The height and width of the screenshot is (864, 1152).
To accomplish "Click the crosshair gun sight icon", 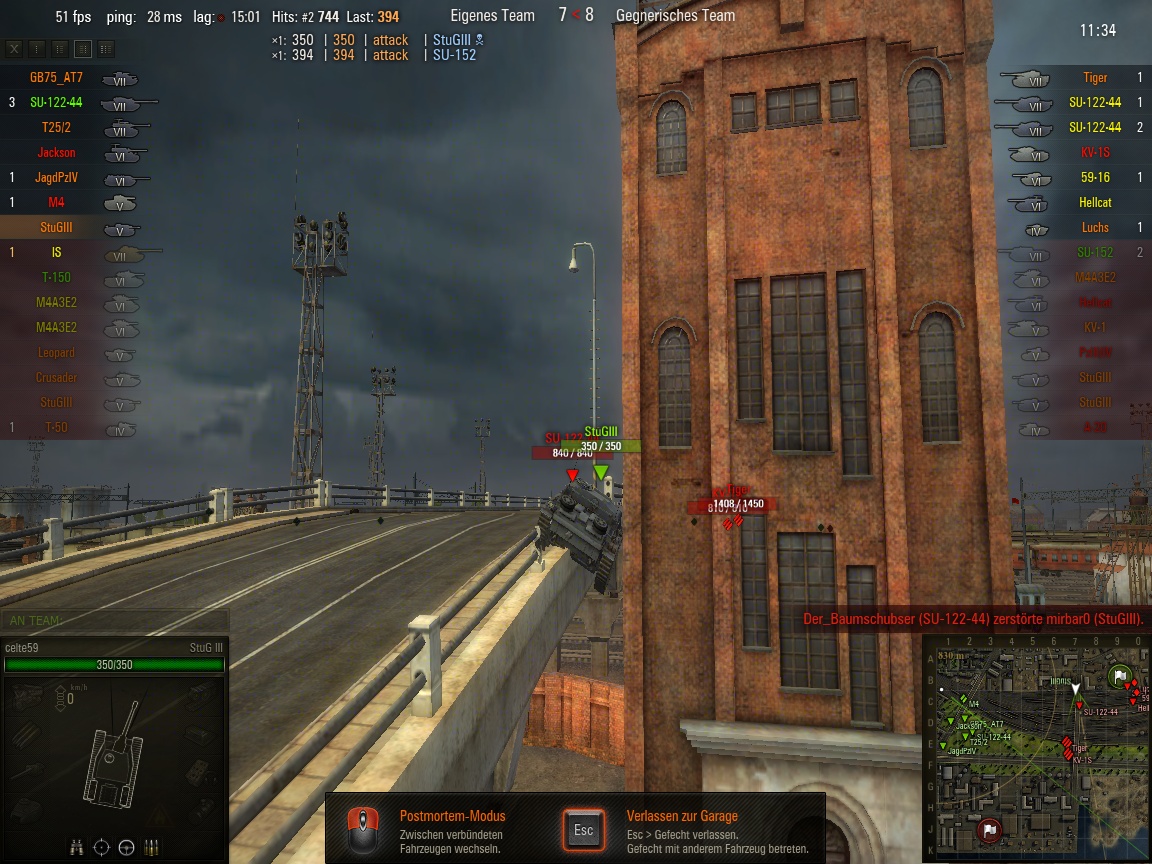I will point(101,847).
